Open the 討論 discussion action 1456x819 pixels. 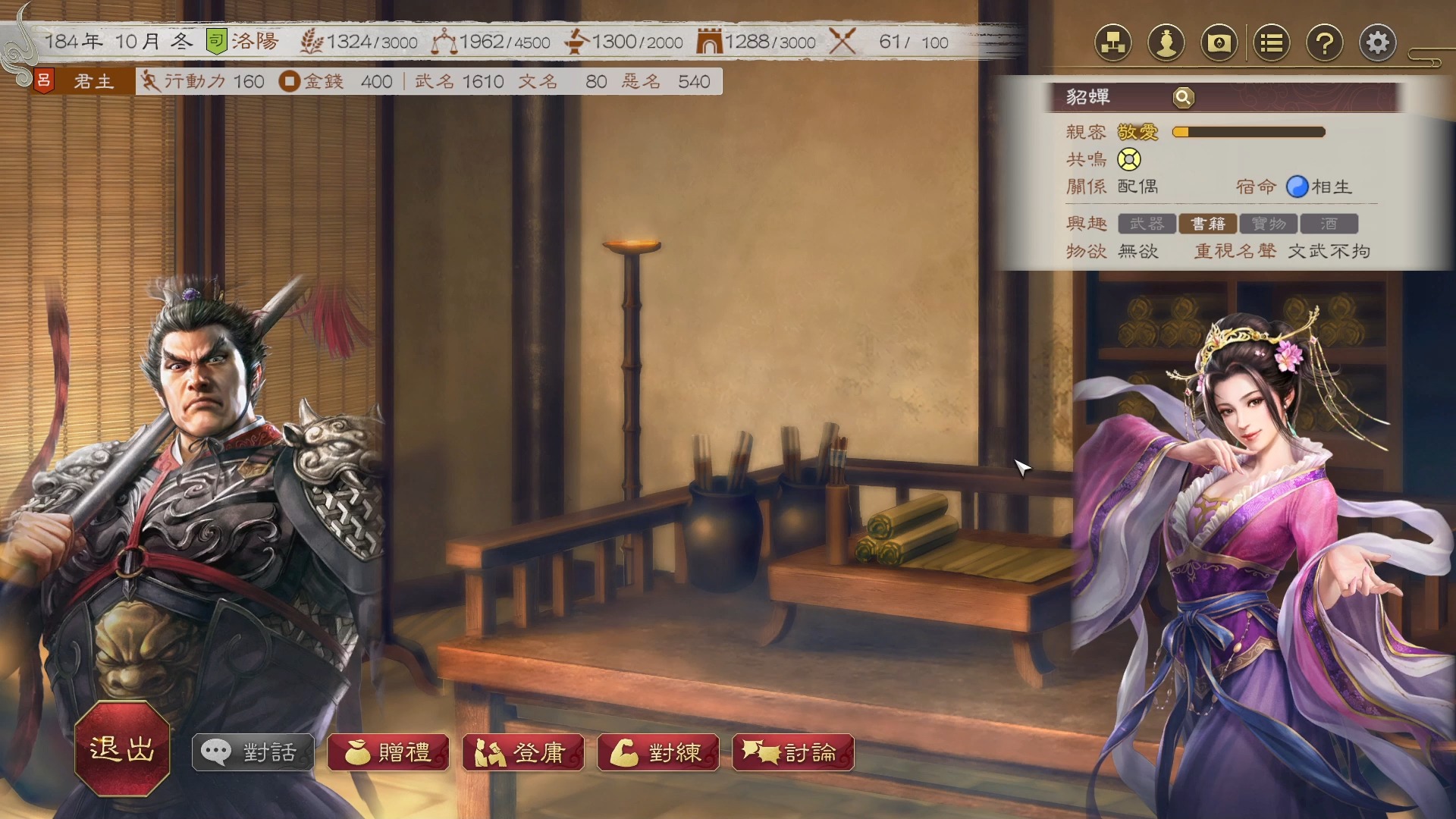793,752
